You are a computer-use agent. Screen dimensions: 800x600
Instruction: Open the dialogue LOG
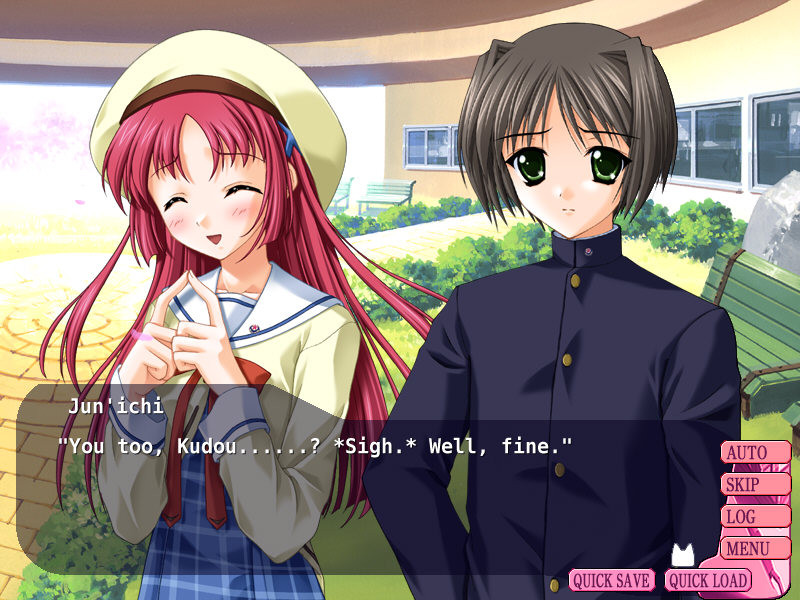click(755, 517)
